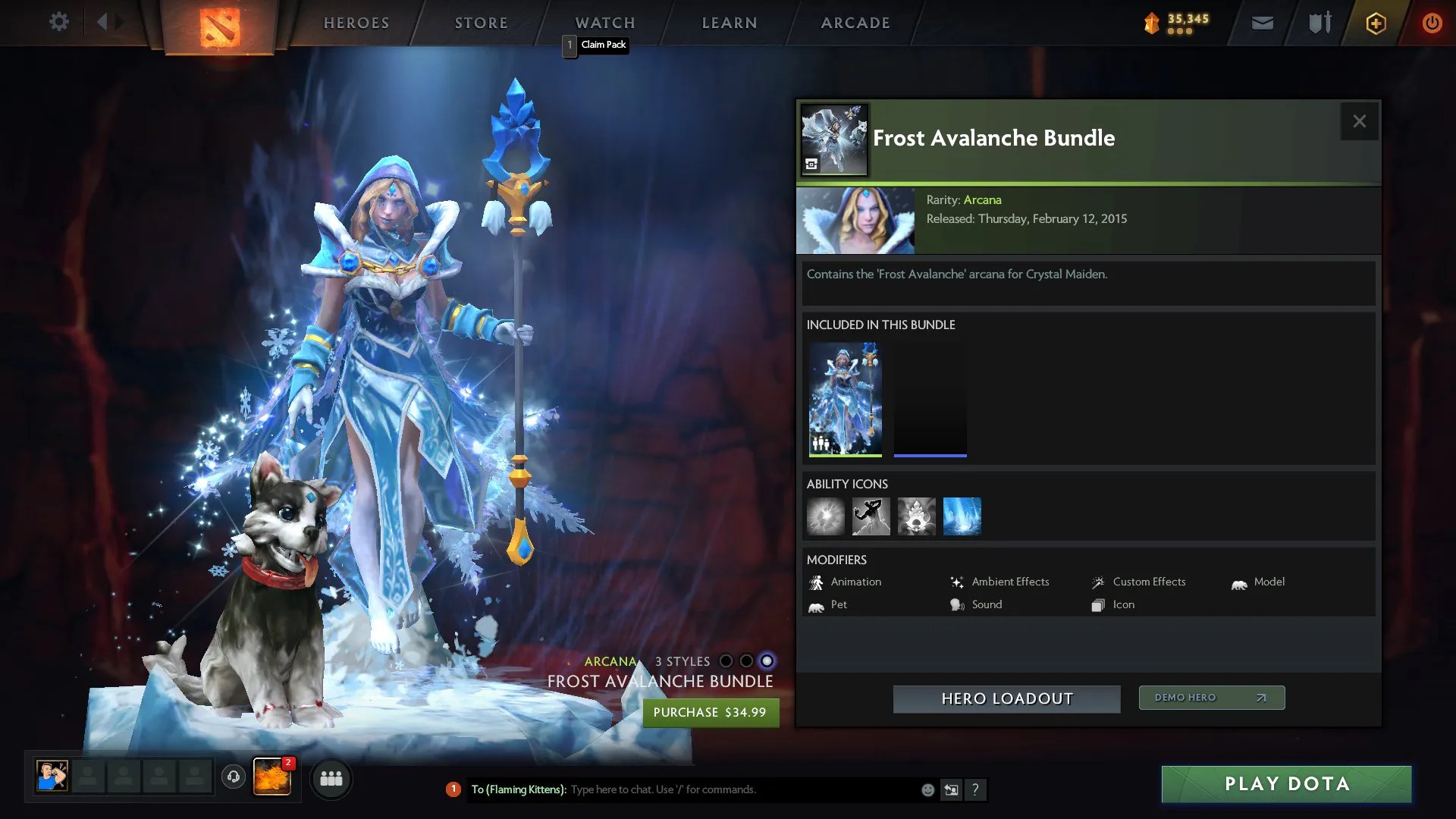
Task: Select the first style radio button
Action: [726, 661]
